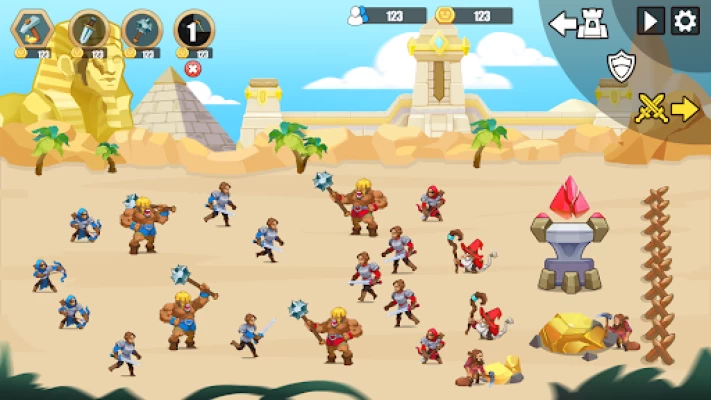
Task: Recruit the swordsman unit
Action: (x=88, y=28)
